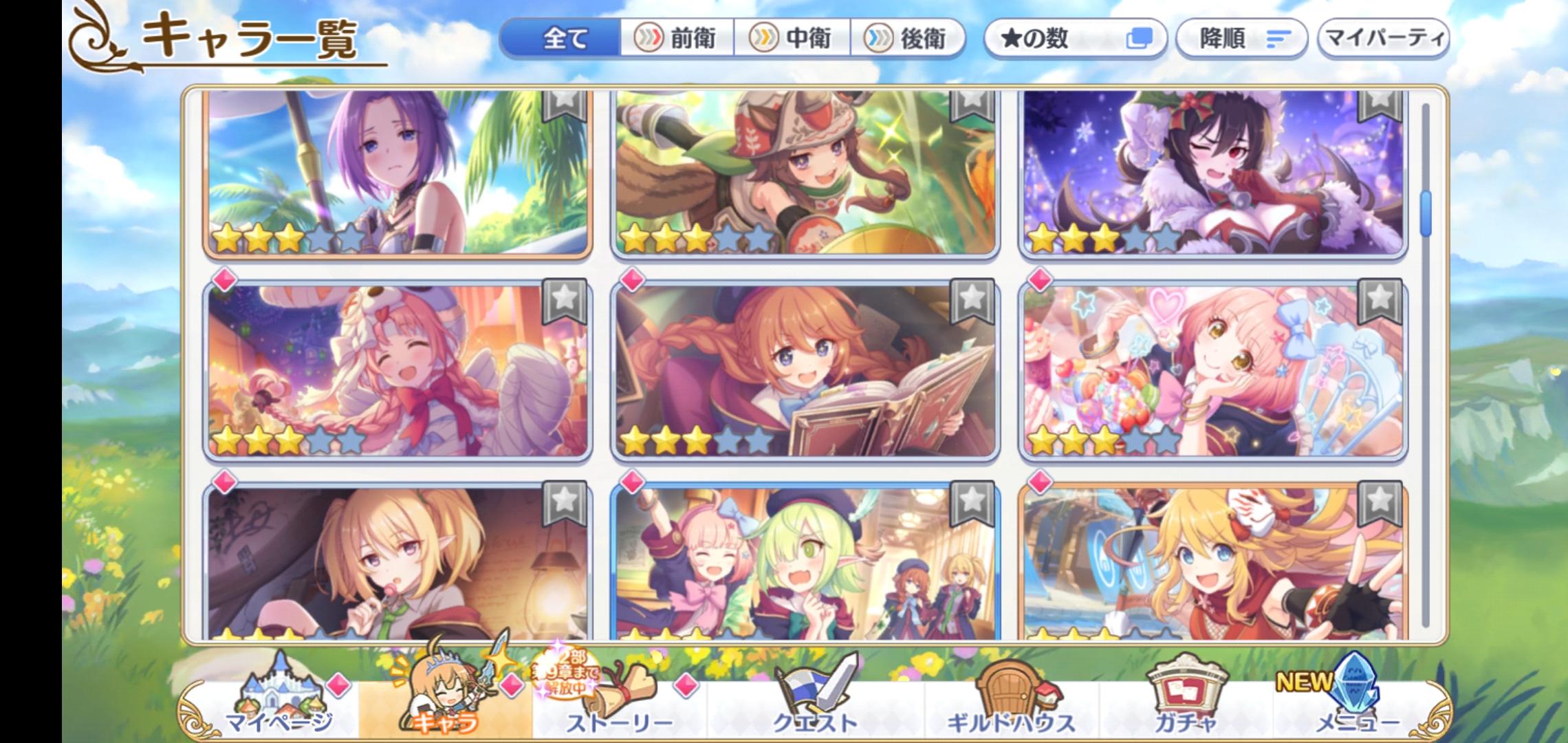Click the sort order icon next to 降順

pos(1276,40)
